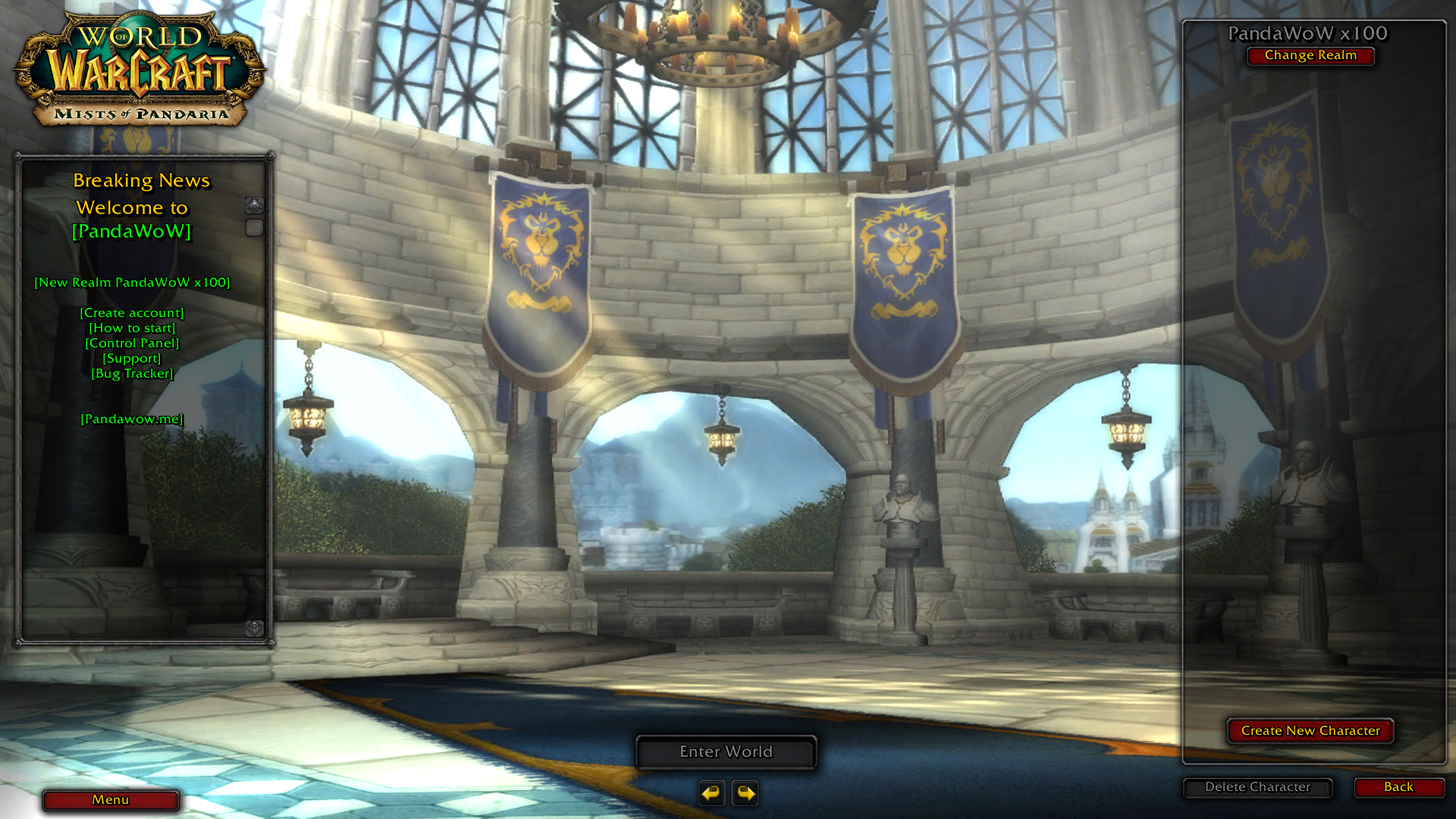Open the Menu button

click(111, 800)
